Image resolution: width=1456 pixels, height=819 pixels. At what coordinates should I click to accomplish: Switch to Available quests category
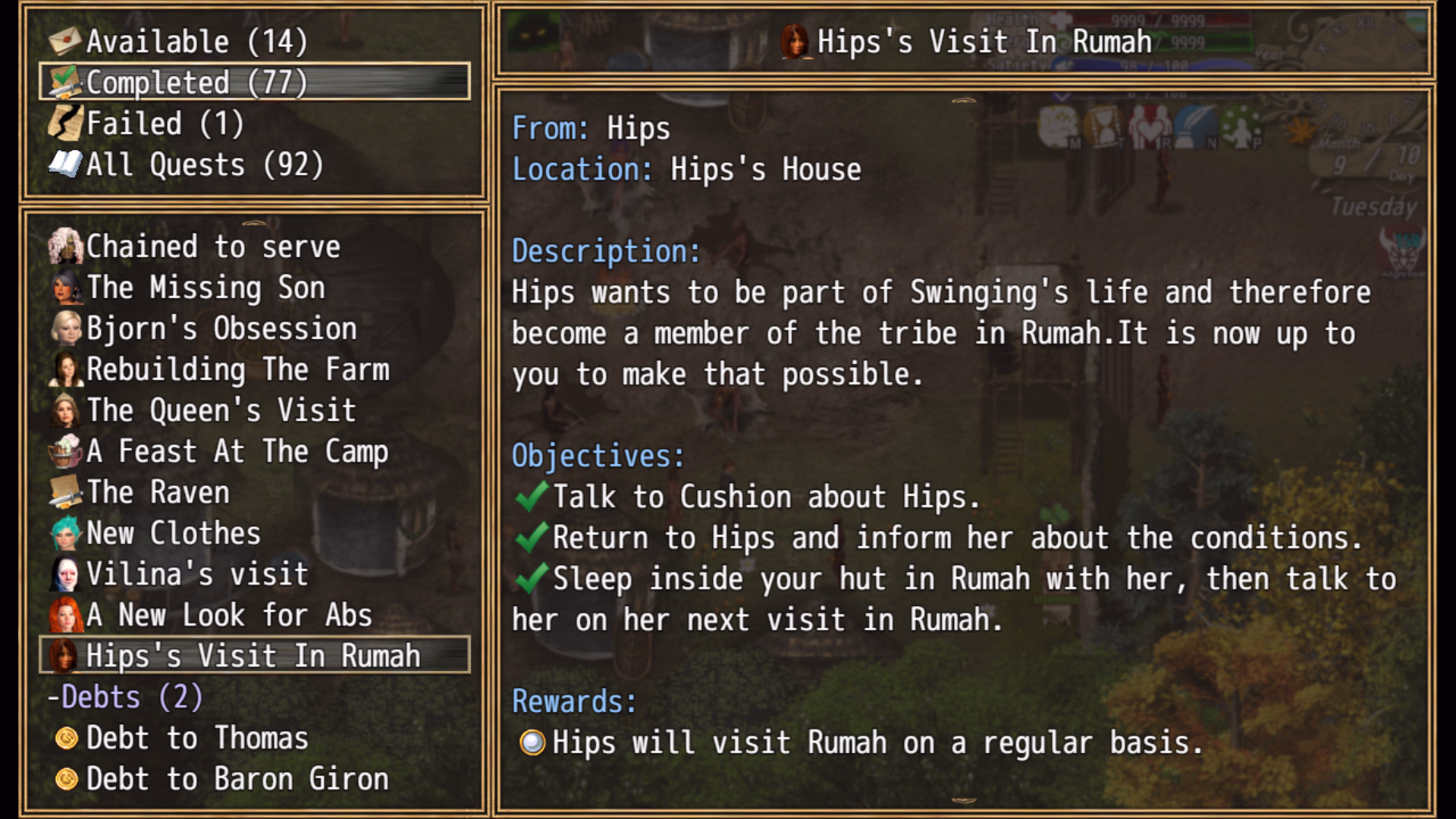[196, 42]
